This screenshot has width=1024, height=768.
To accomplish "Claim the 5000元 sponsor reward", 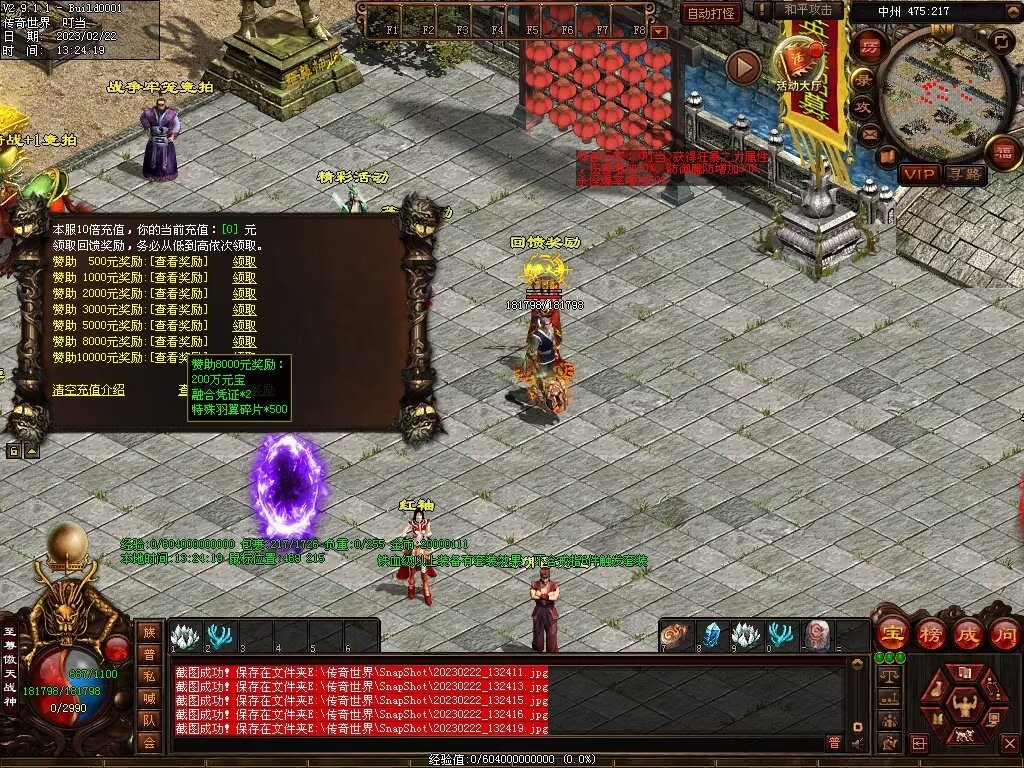I will tap(244, 325).
